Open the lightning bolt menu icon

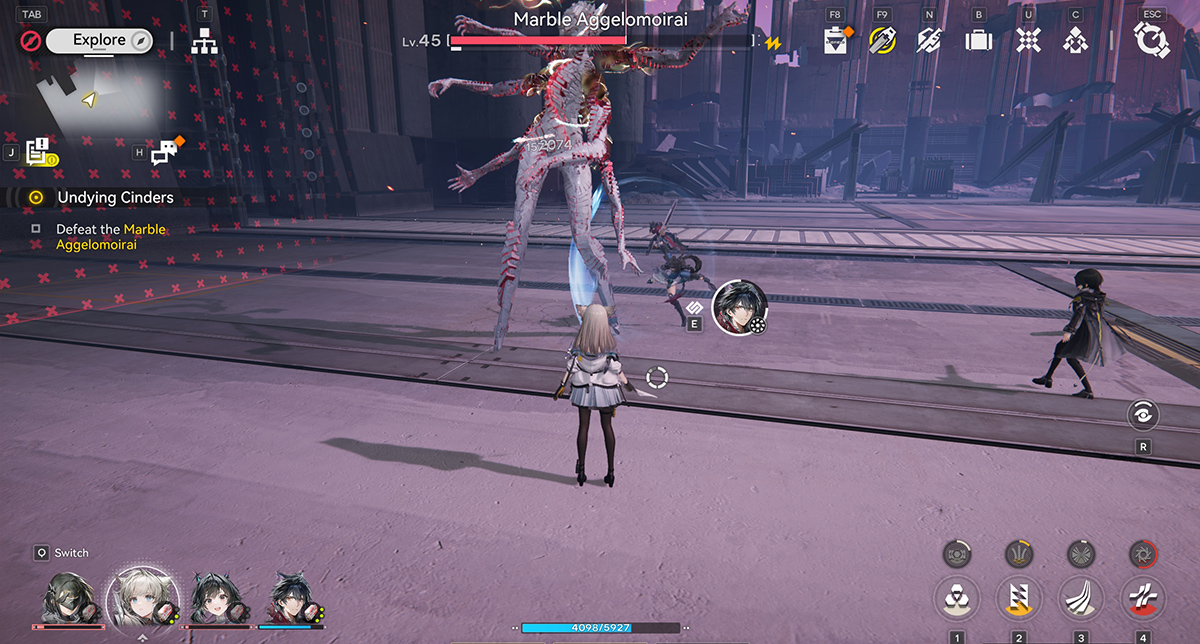pyautogui.click(x=929, y=41)
